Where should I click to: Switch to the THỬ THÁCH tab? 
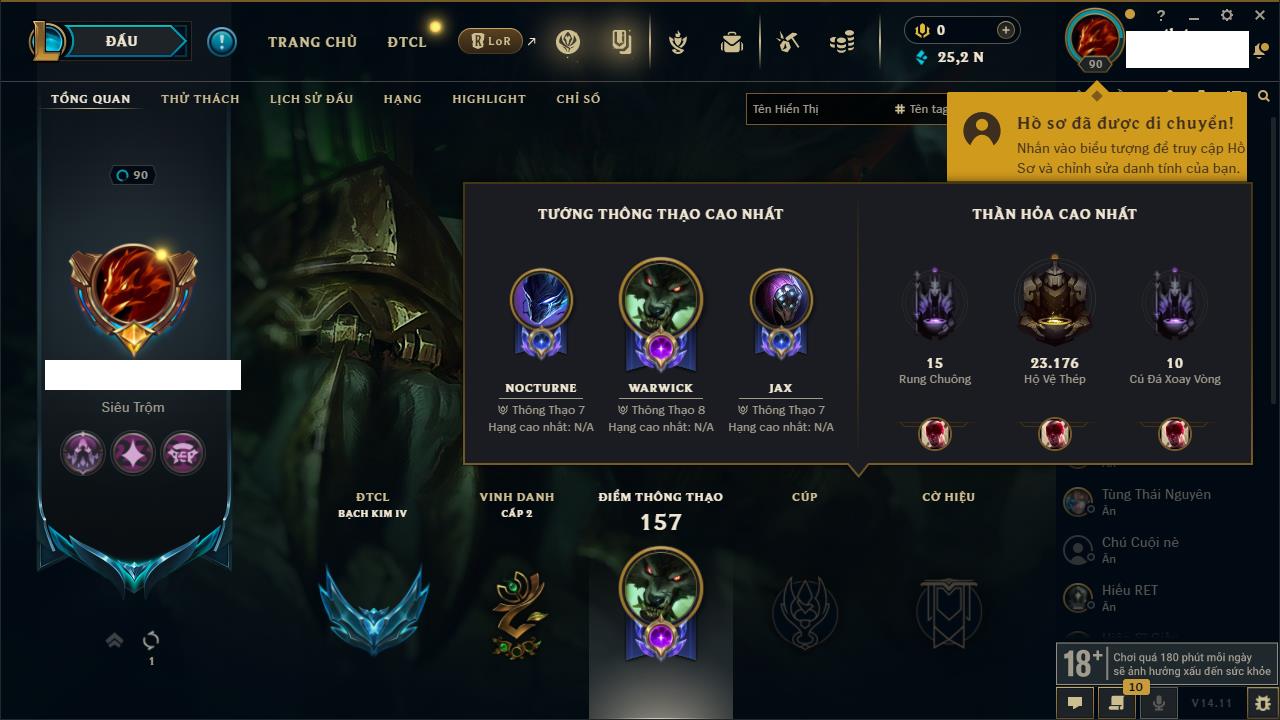200,99
